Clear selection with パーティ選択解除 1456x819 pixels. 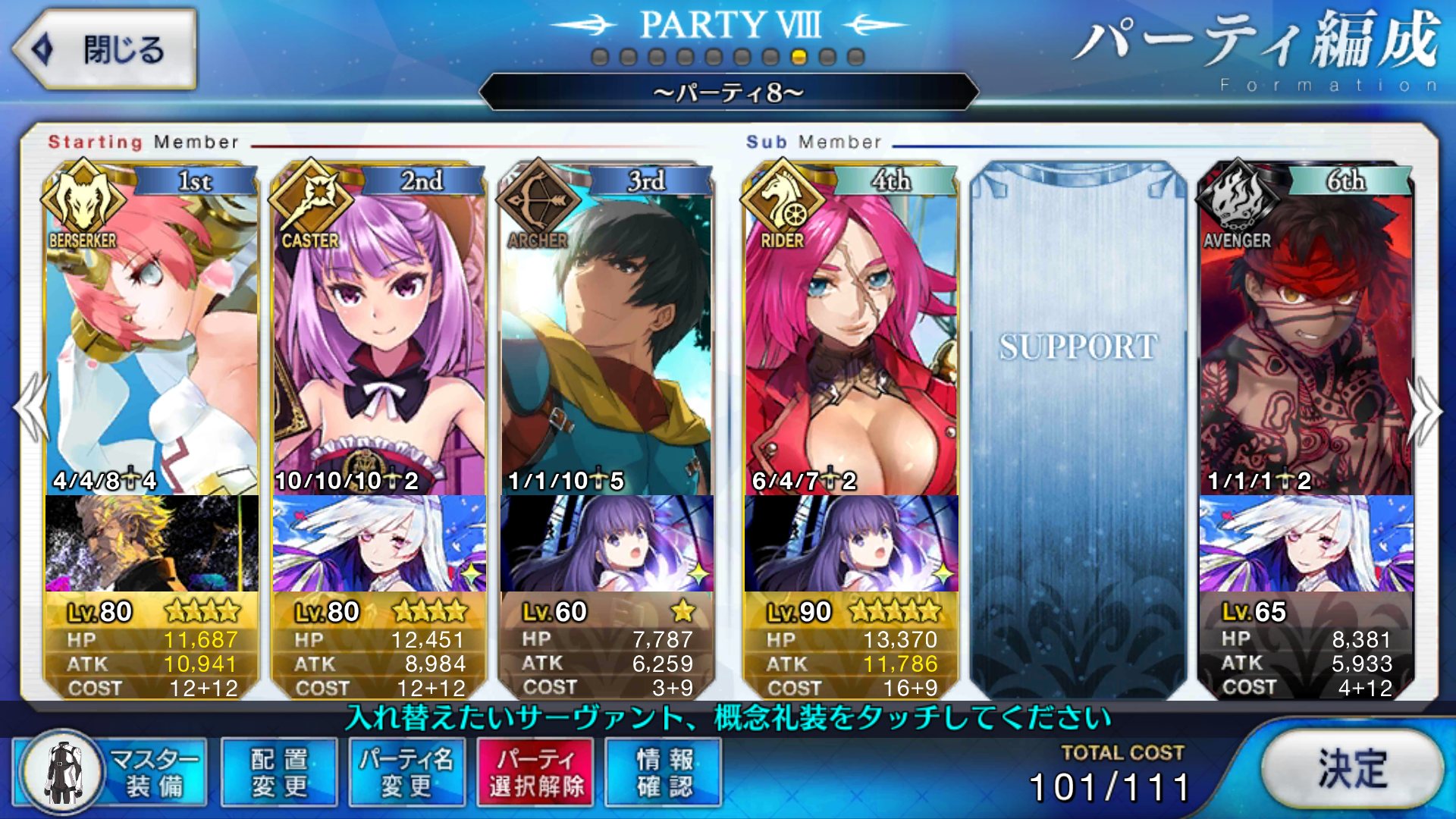(x=535, y=773)
